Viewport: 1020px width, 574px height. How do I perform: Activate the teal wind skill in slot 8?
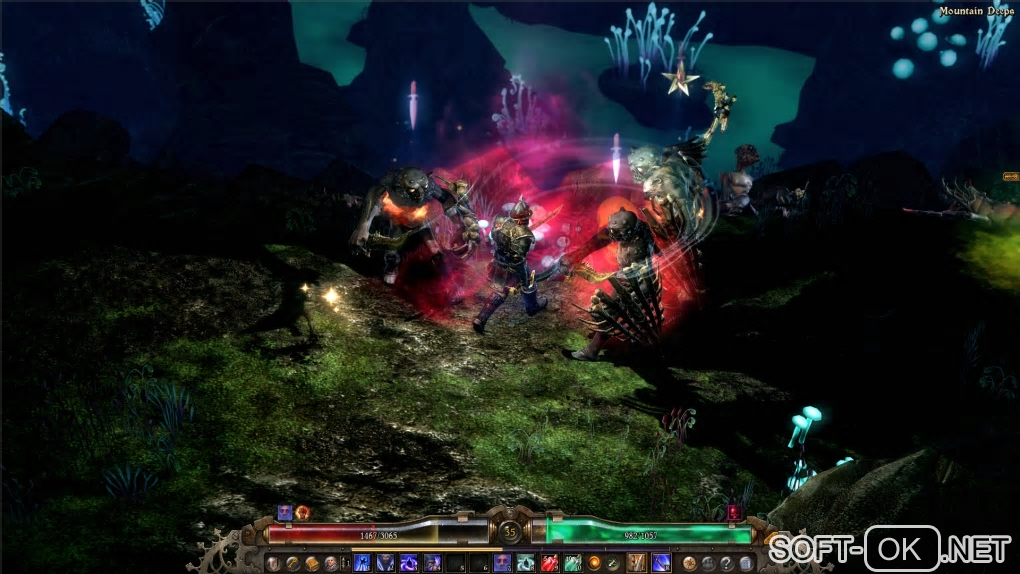[525, 563]
